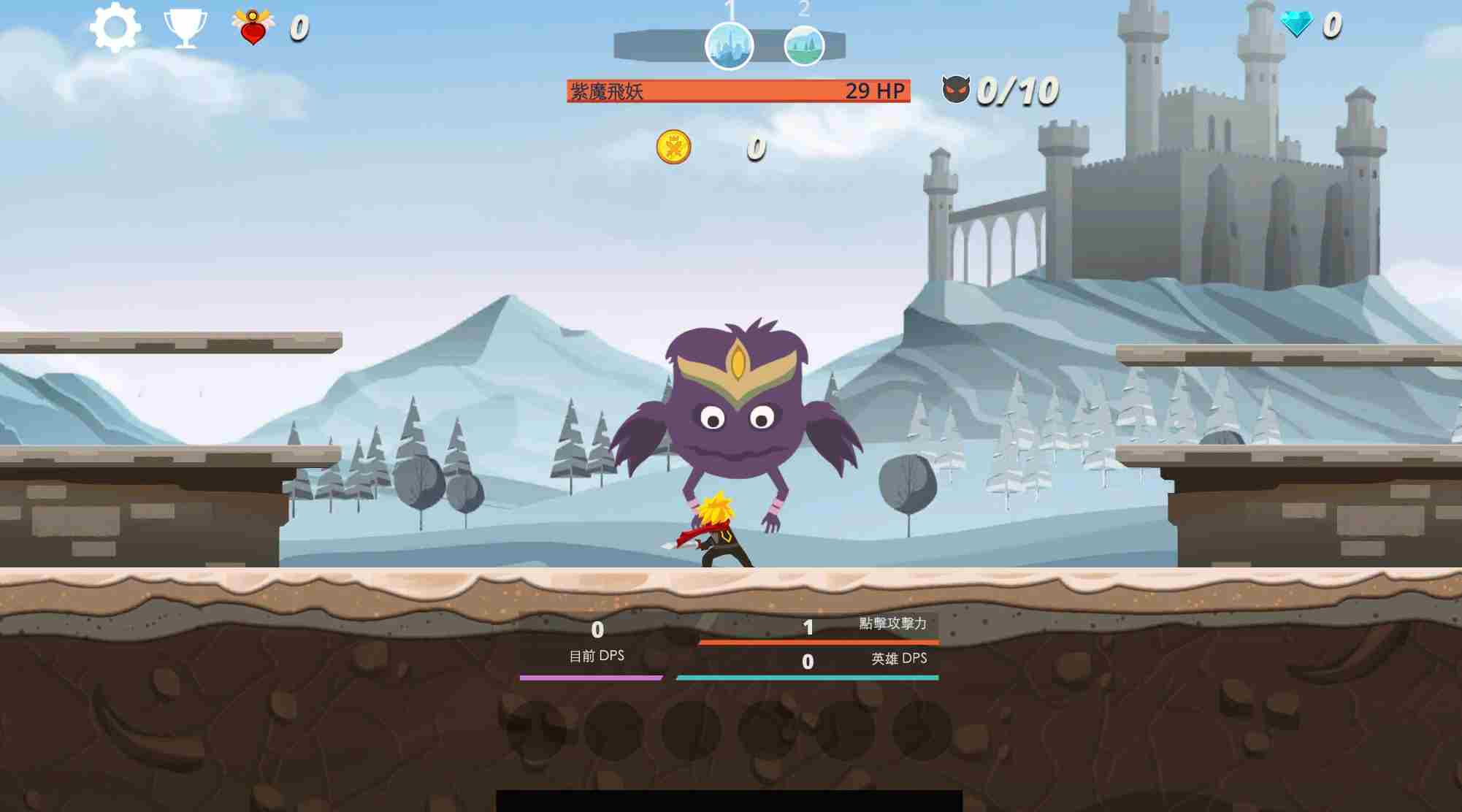1462x812 pixels.
Task: Open the settings gear icon
Action: click(117, 27)
